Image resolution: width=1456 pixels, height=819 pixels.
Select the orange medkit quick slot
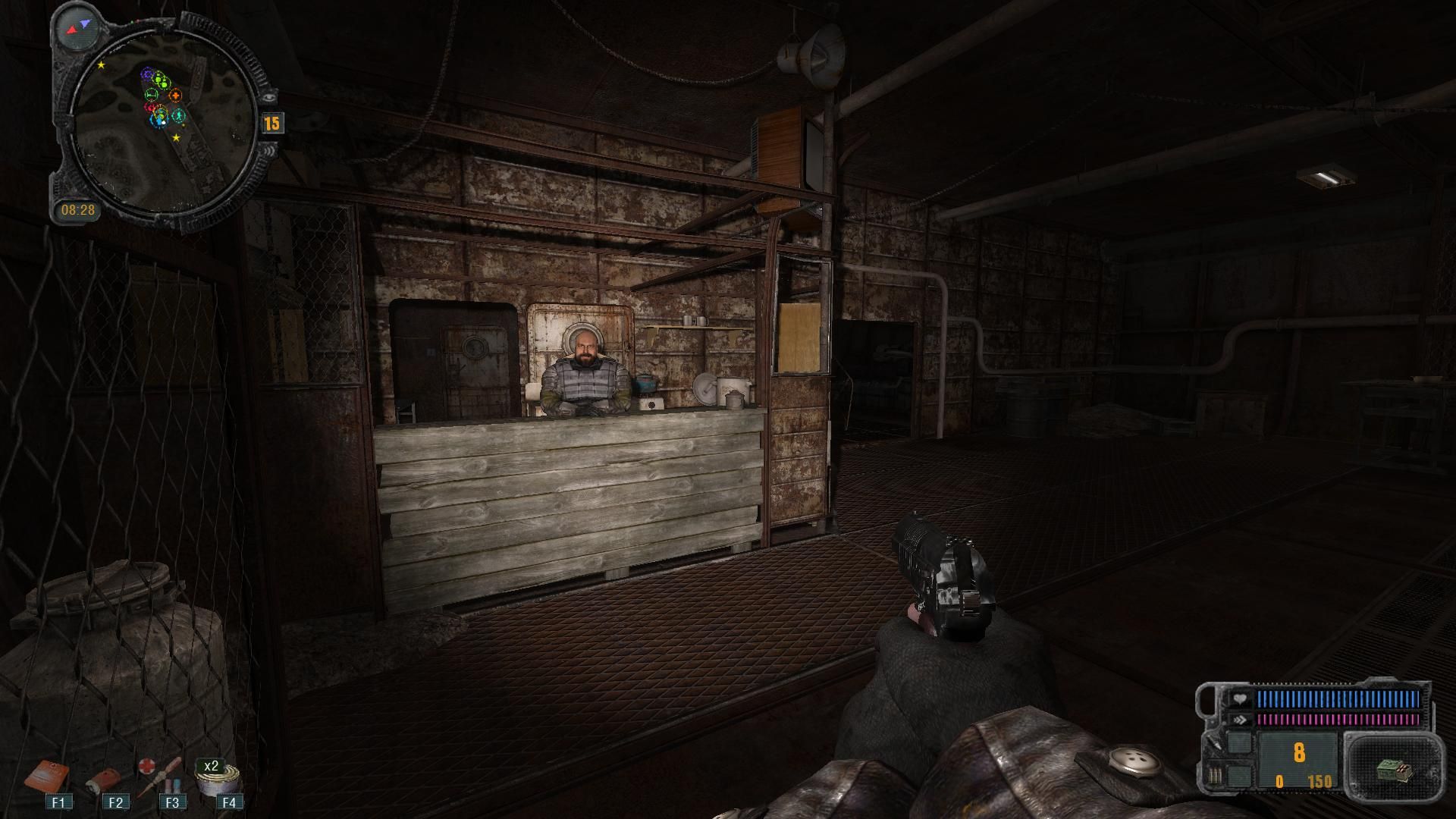49,776
